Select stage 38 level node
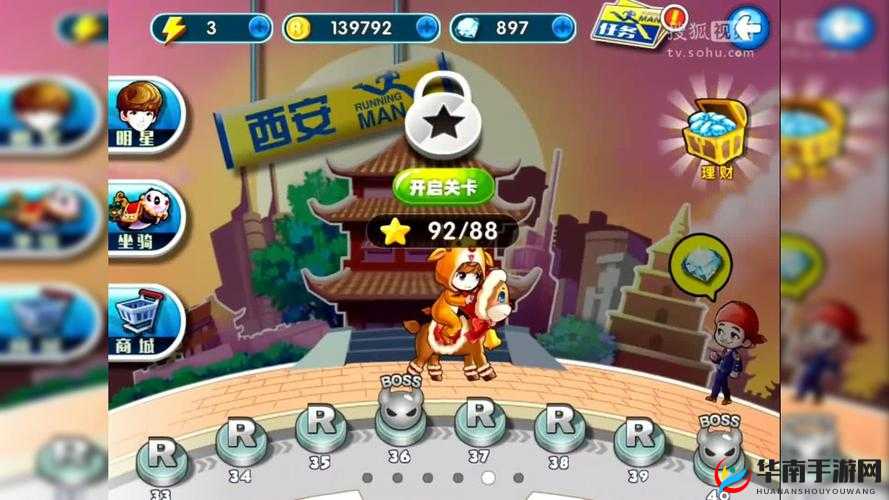This screenshot has width=889, height=500. 560,426
